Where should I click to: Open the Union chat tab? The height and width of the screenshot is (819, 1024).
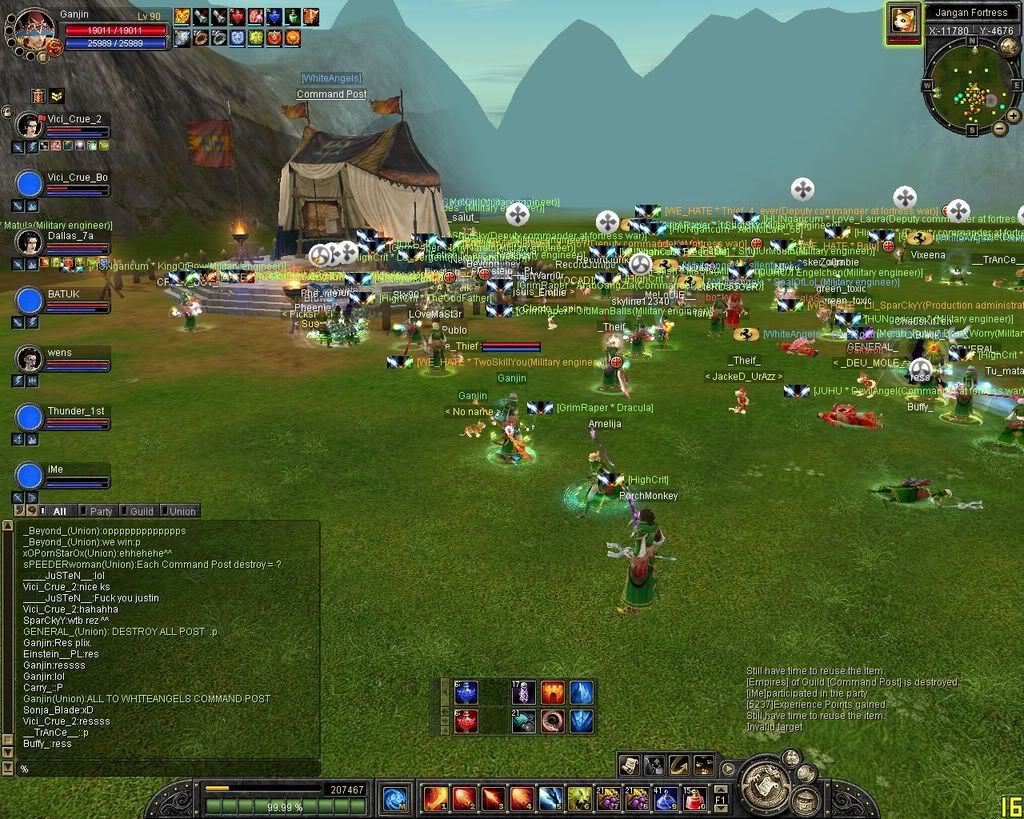(x=181, y=511)
